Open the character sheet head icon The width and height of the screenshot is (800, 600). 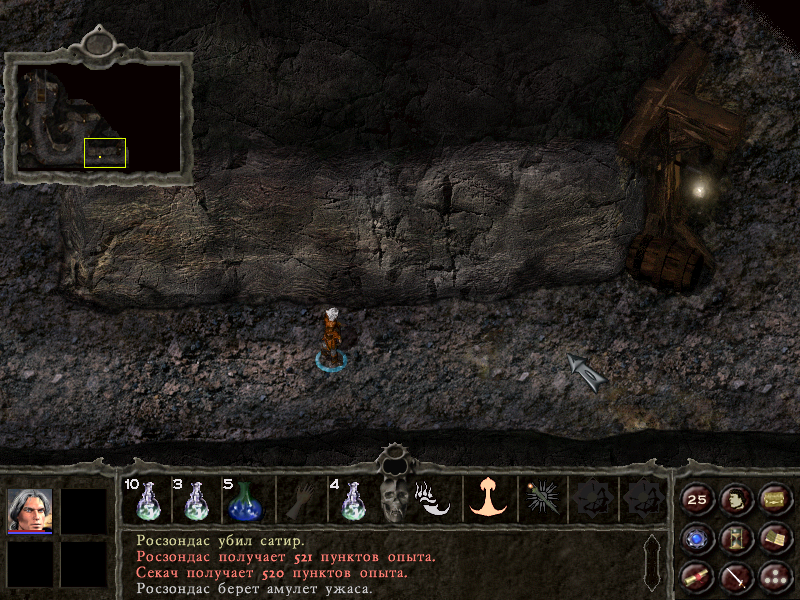[735, 500]
